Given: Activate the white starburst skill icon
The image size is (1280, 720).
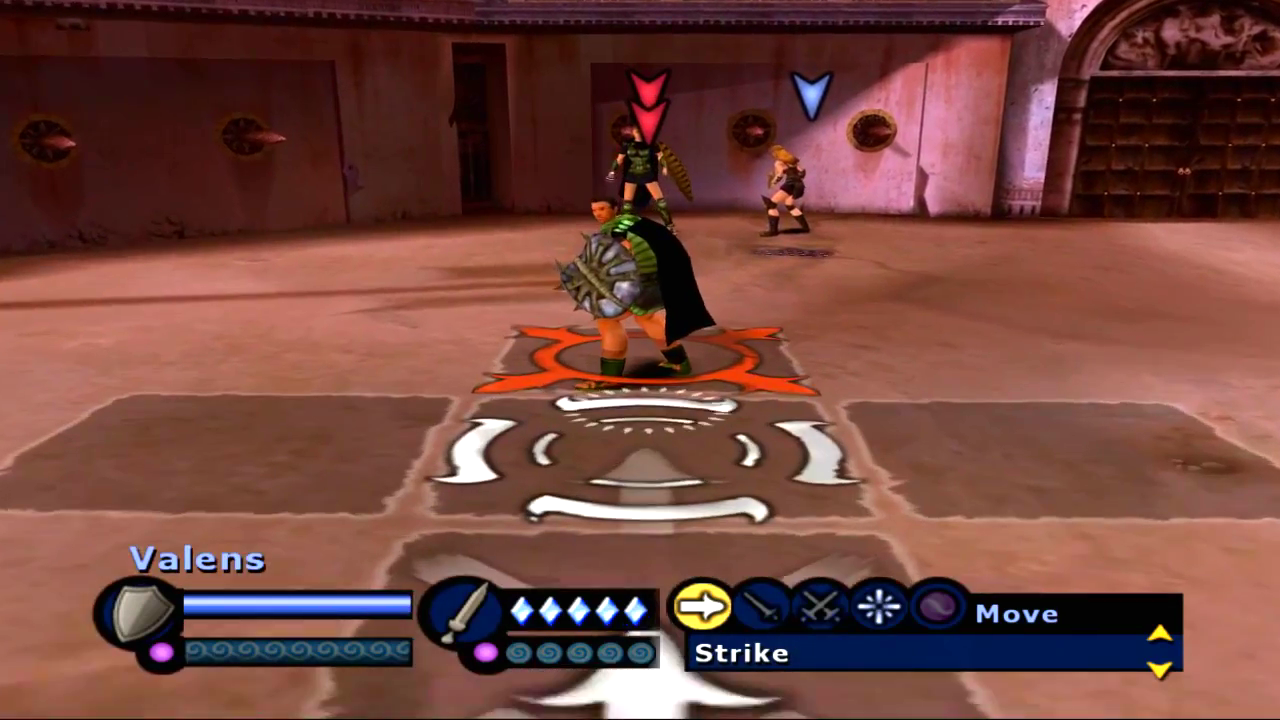Looking at the screenshot, I should (x=880, y=607).
